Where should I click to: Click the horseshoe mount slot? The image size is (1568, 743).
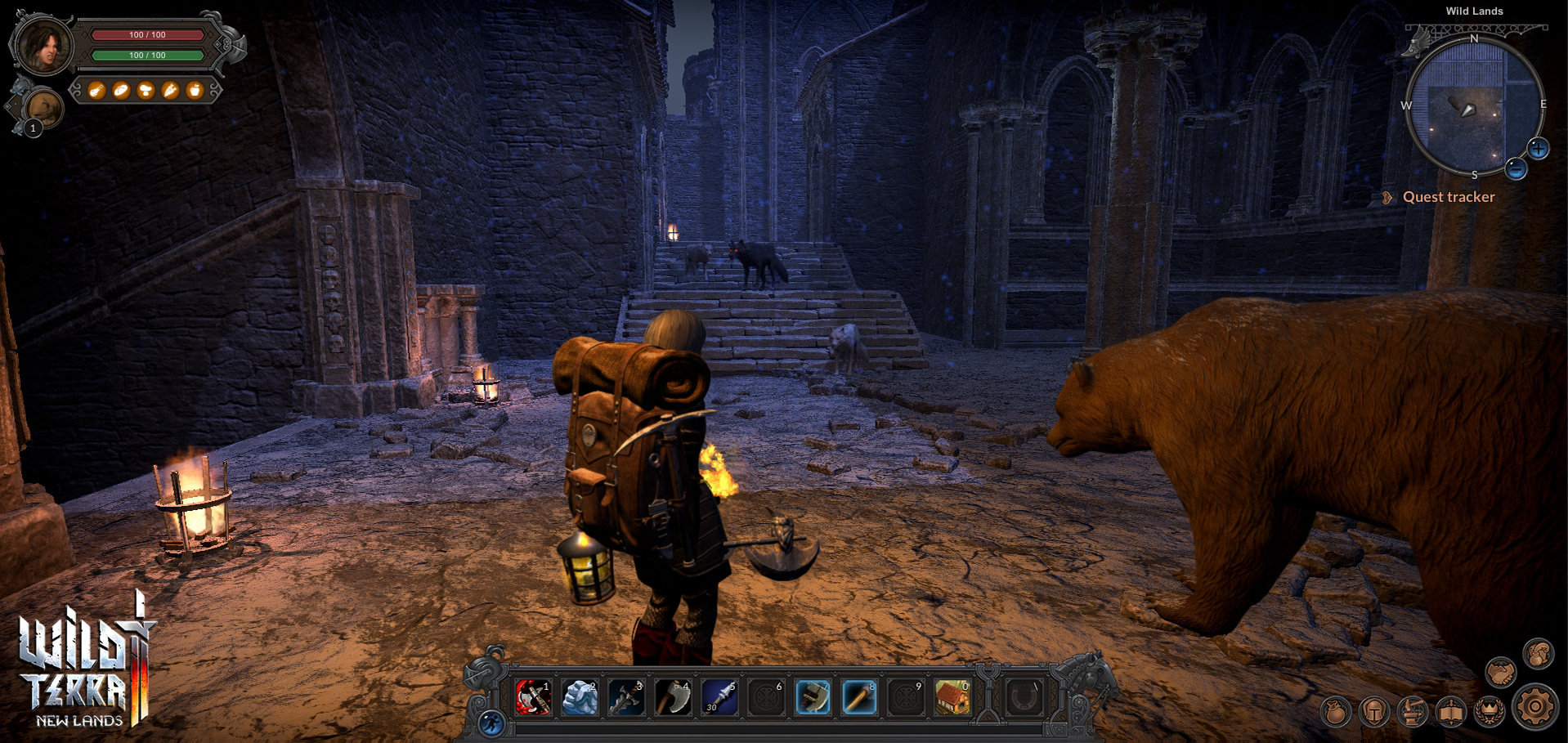(x=1024, y=697)
